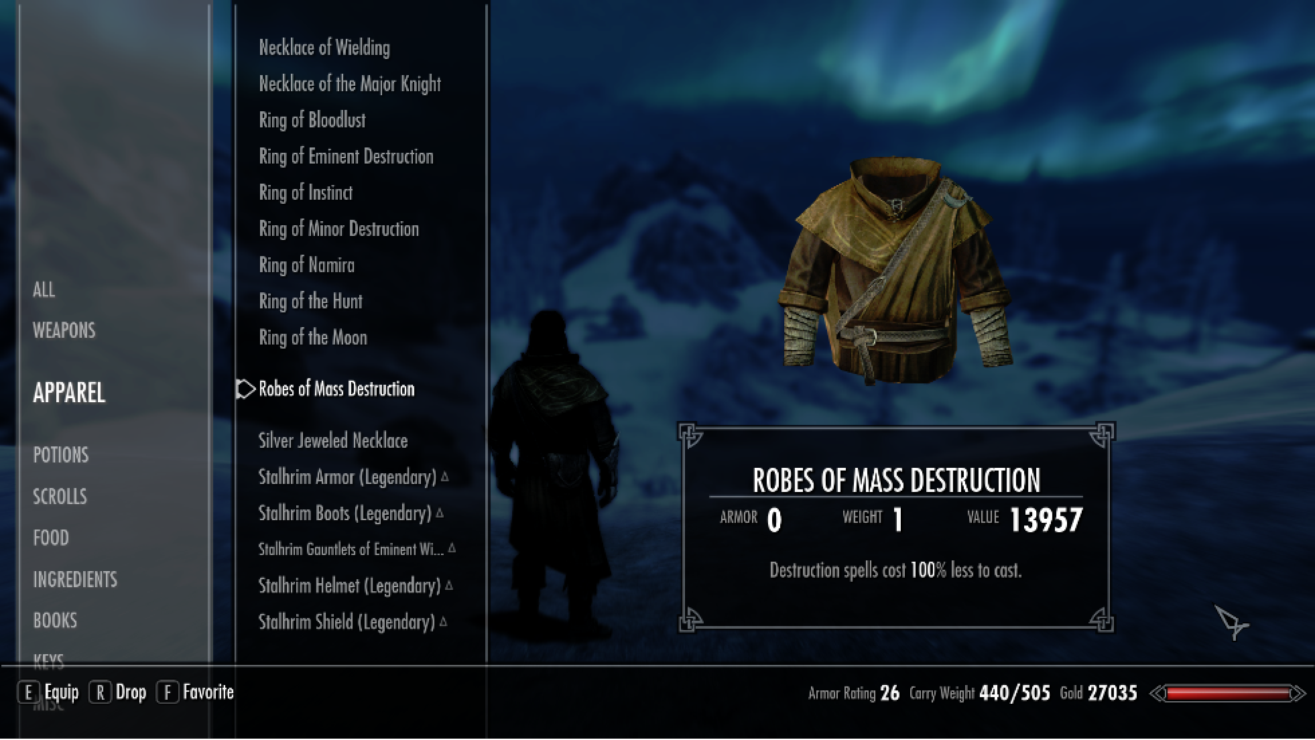Image resolution: width=1315 pixels, height=740 pixels.
Task: Select Ring of Namira from the list
Action: [x=307, y=265]
